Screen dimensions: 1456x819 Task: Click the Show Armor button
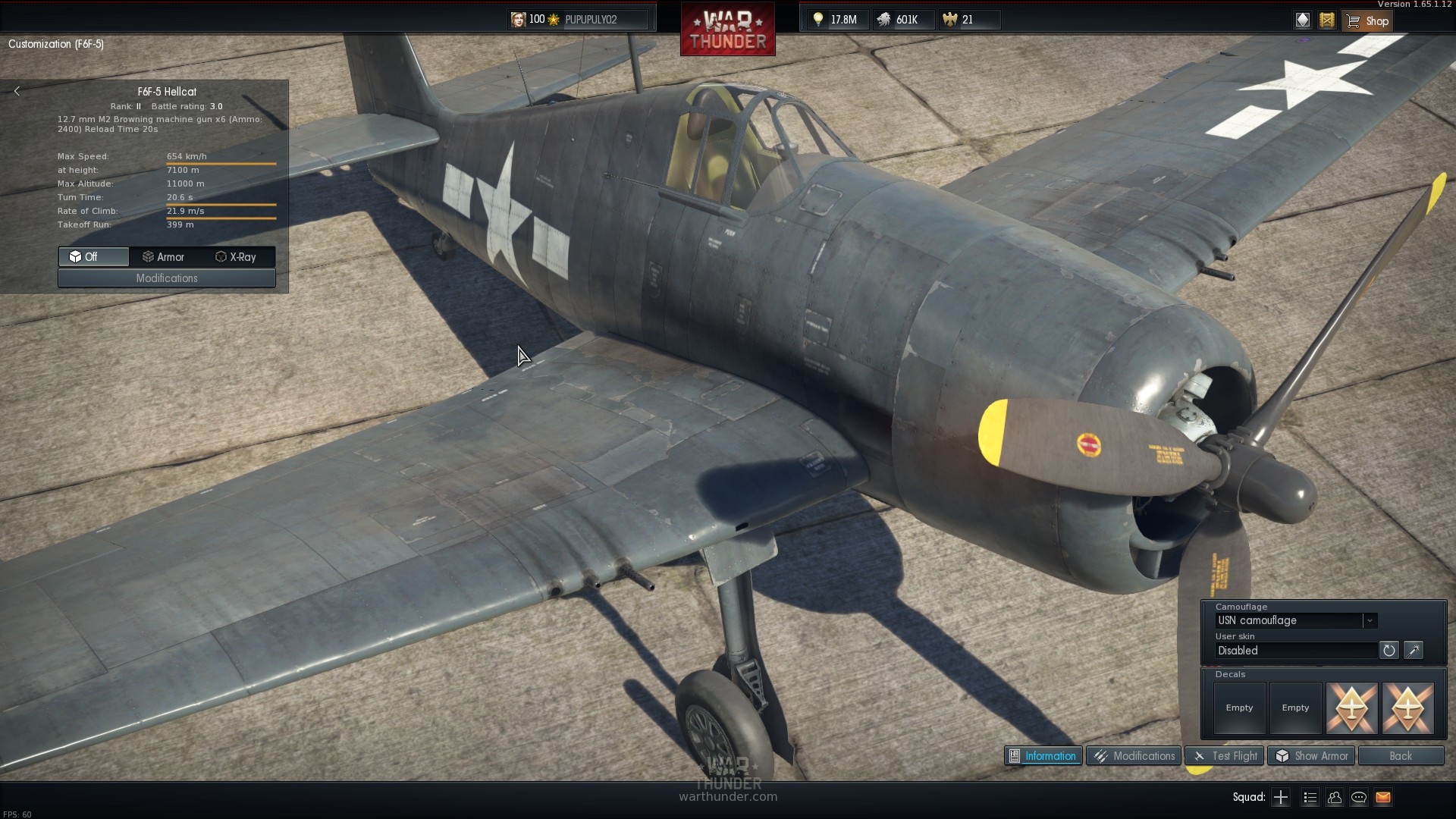tap(1312, 756)
